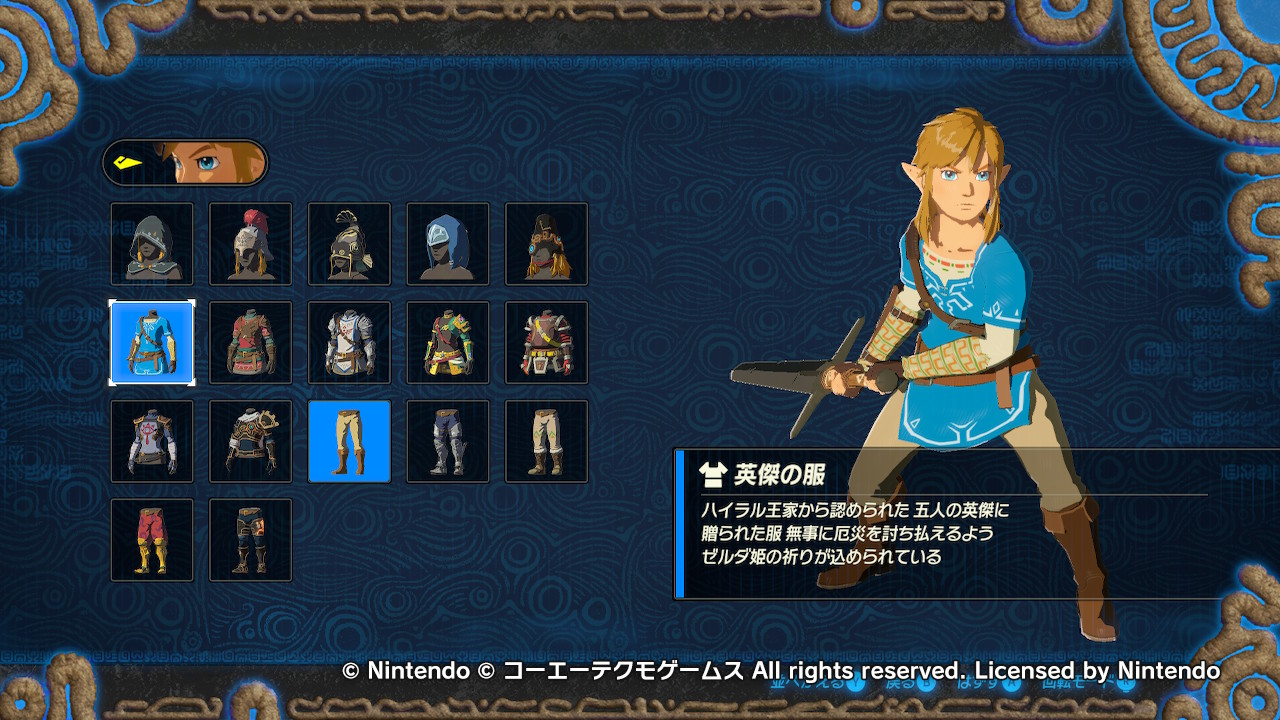1280x720 pixels.
Task: Equip the red and green tunic
Action: 251,343
